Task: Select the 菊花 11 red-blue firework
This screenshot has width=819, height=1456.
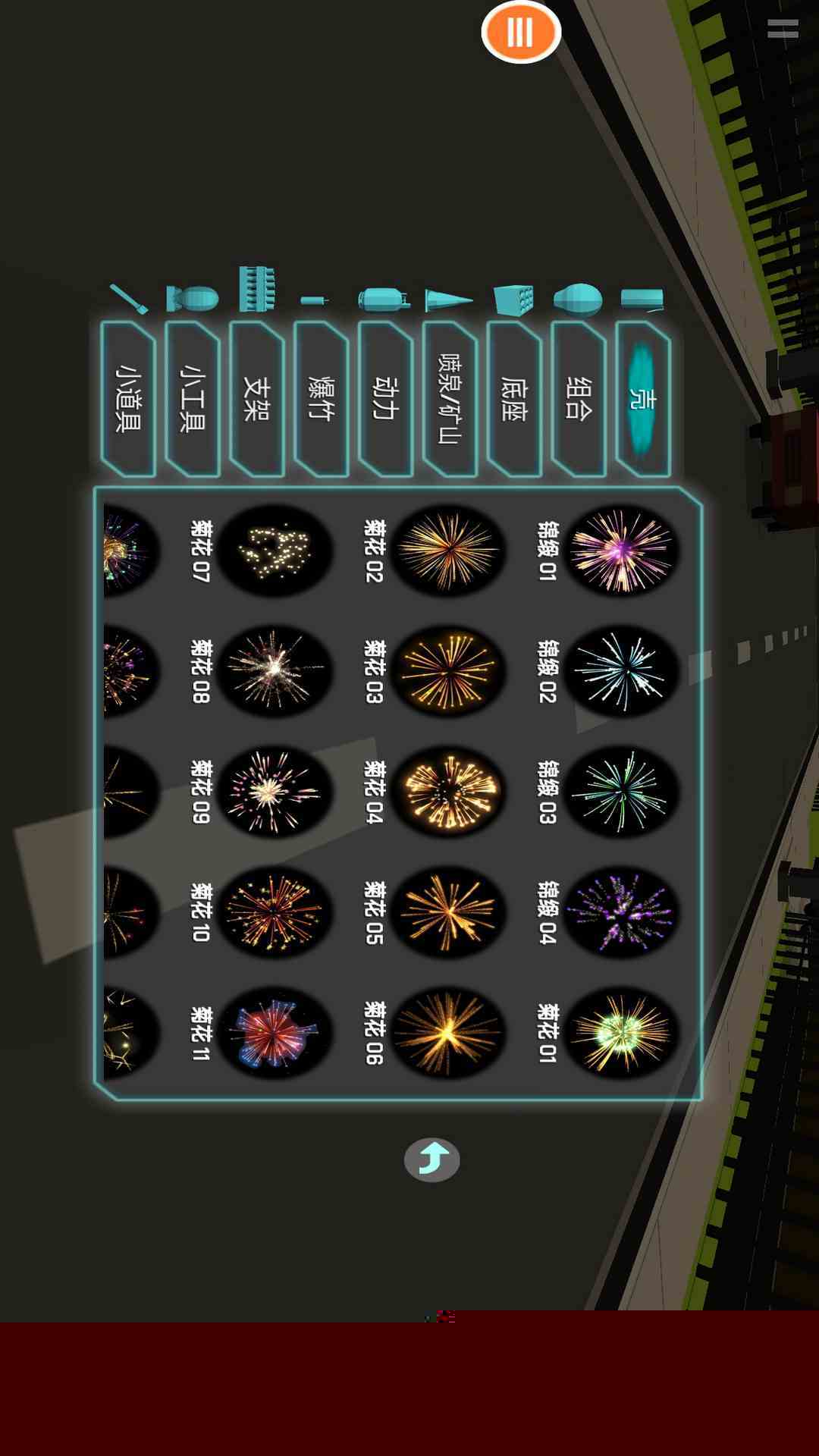Action: [275, 1033]
